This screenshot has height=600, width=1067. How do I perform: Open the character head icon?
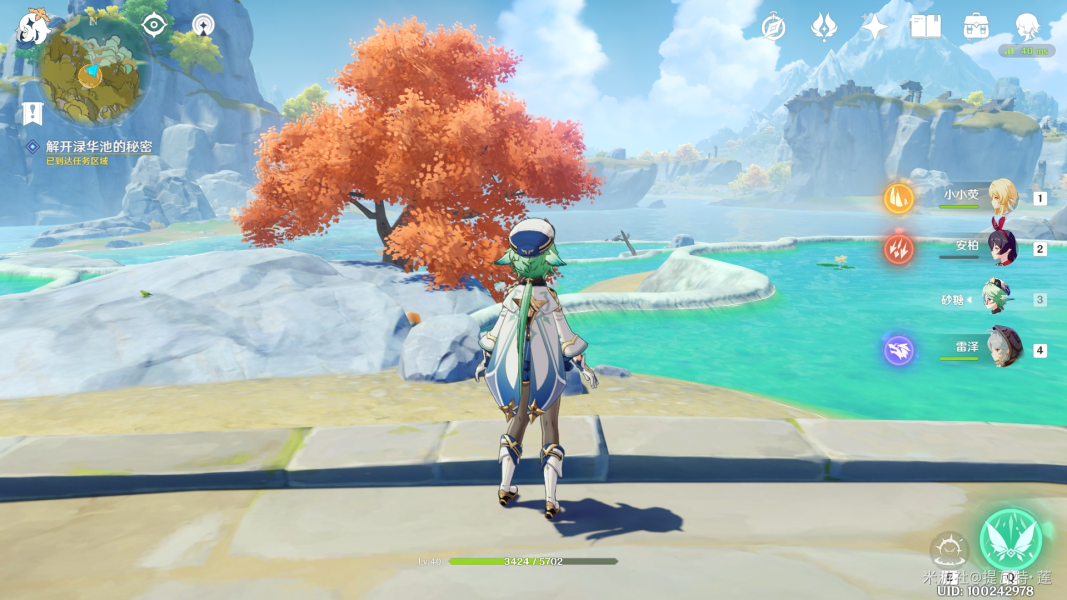pos(1027,27)
